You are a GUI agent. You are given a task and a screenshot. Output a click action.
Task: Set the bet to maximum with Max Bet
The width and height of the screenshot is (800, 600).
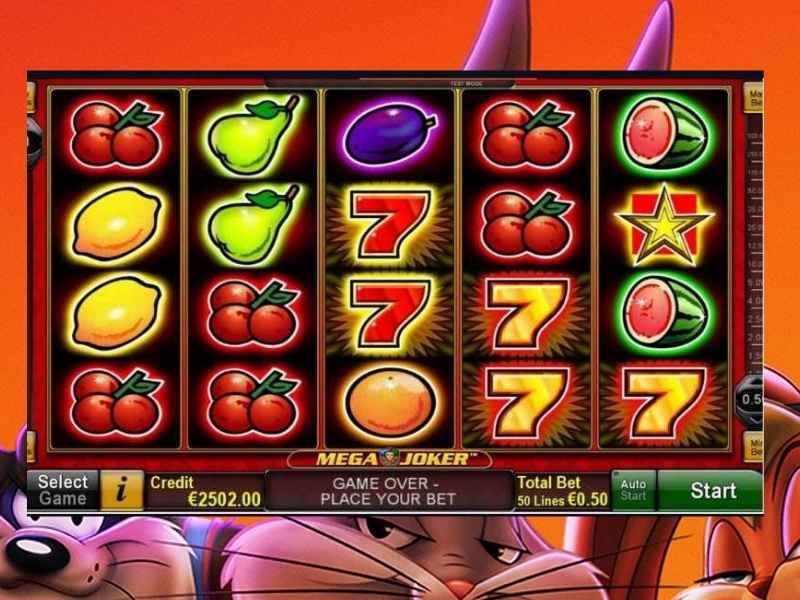pyautogui.click(x=754, y=98)
